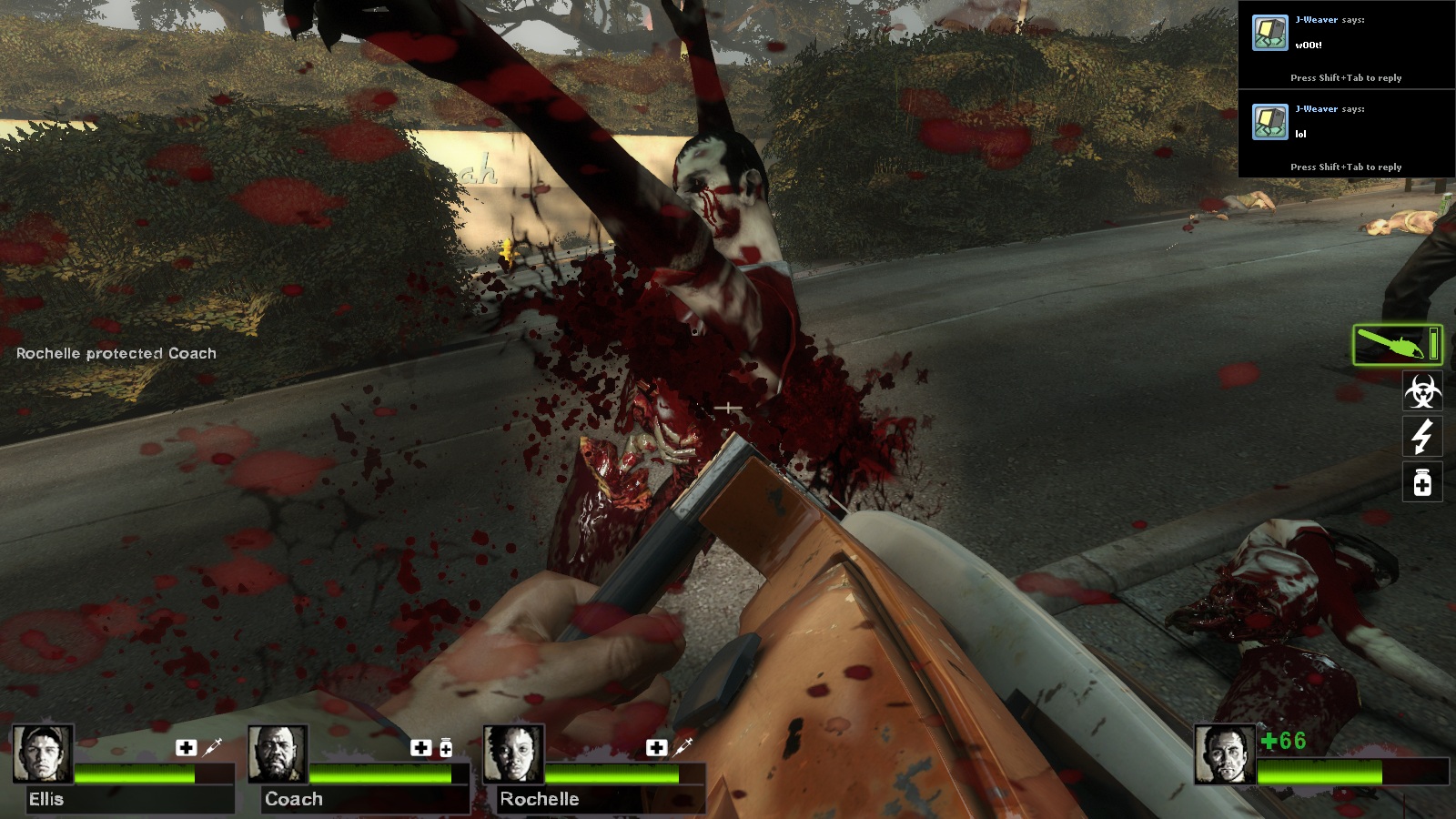Click Ellis's teammate portrait
1456x819 pixels.
pos(43,753)
